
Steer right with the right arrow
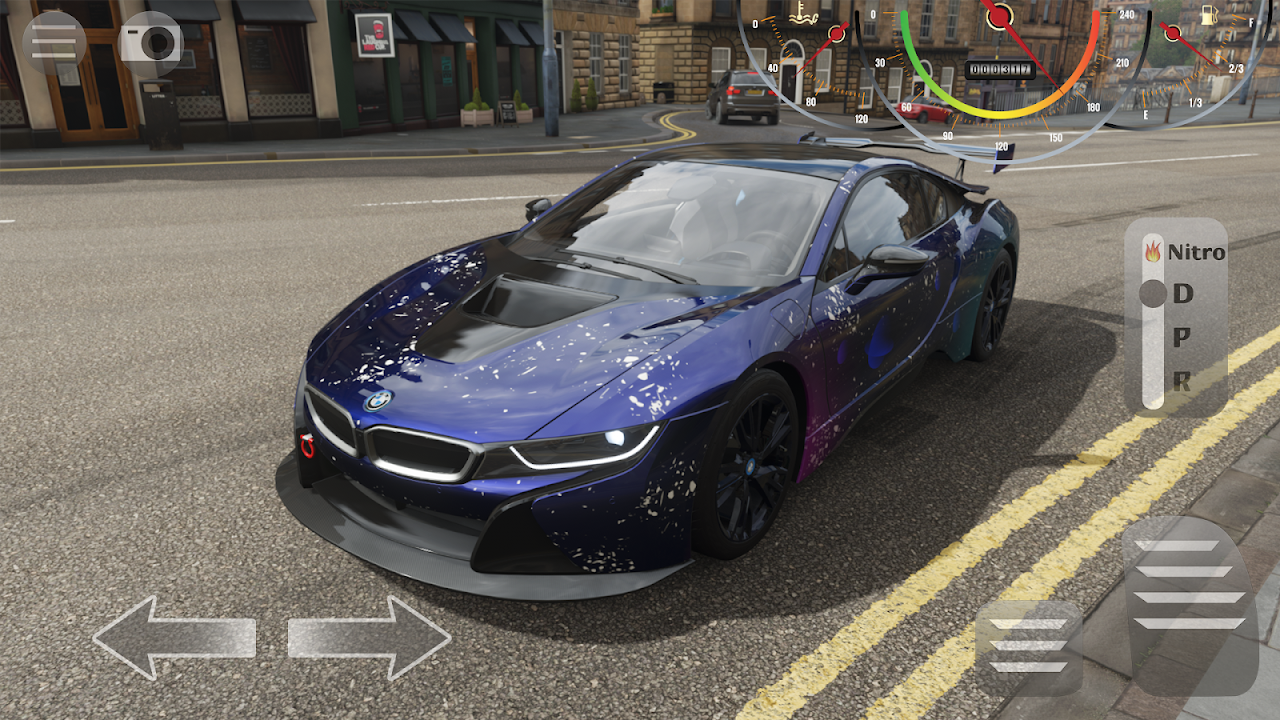tap(370, 638)
